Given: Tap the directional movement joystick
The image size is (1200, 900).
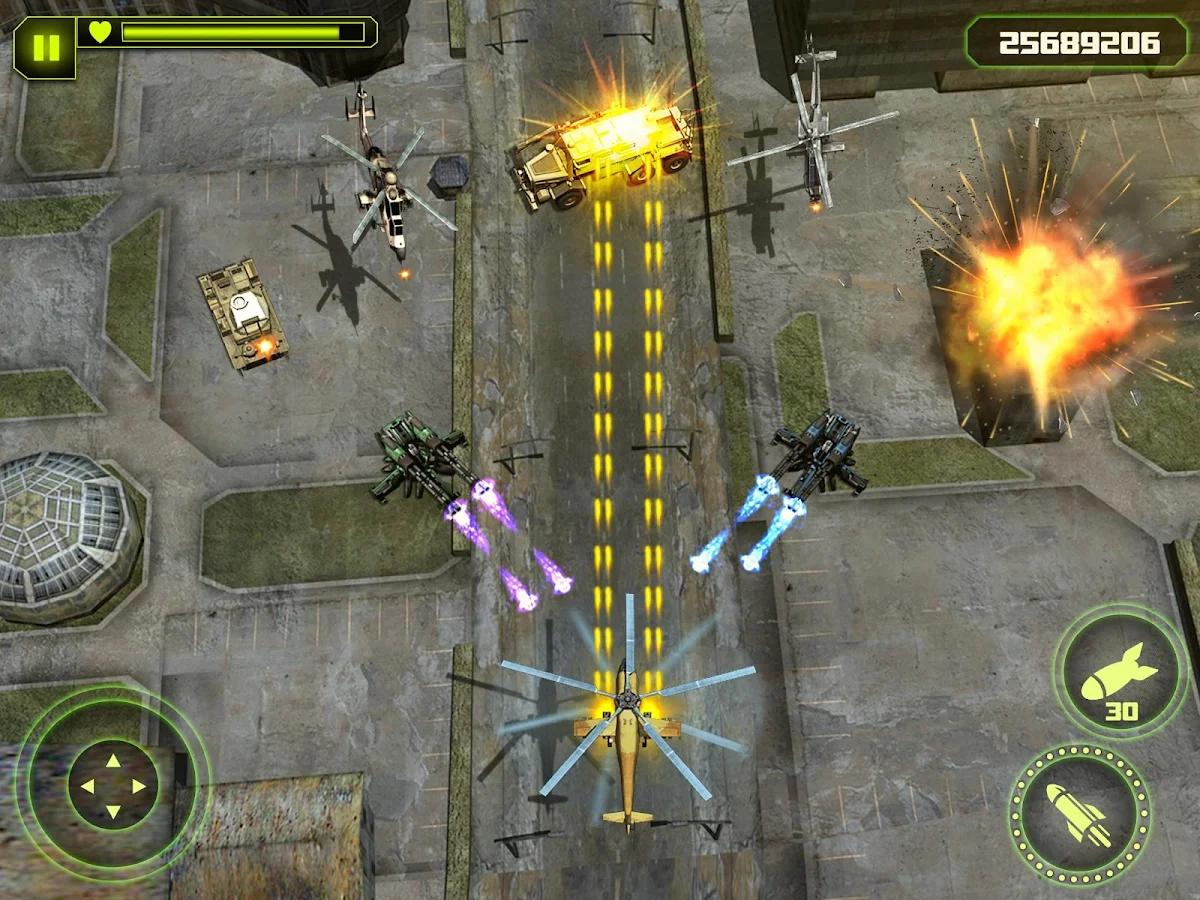Looking at the screenshot, I should [113, 785].
